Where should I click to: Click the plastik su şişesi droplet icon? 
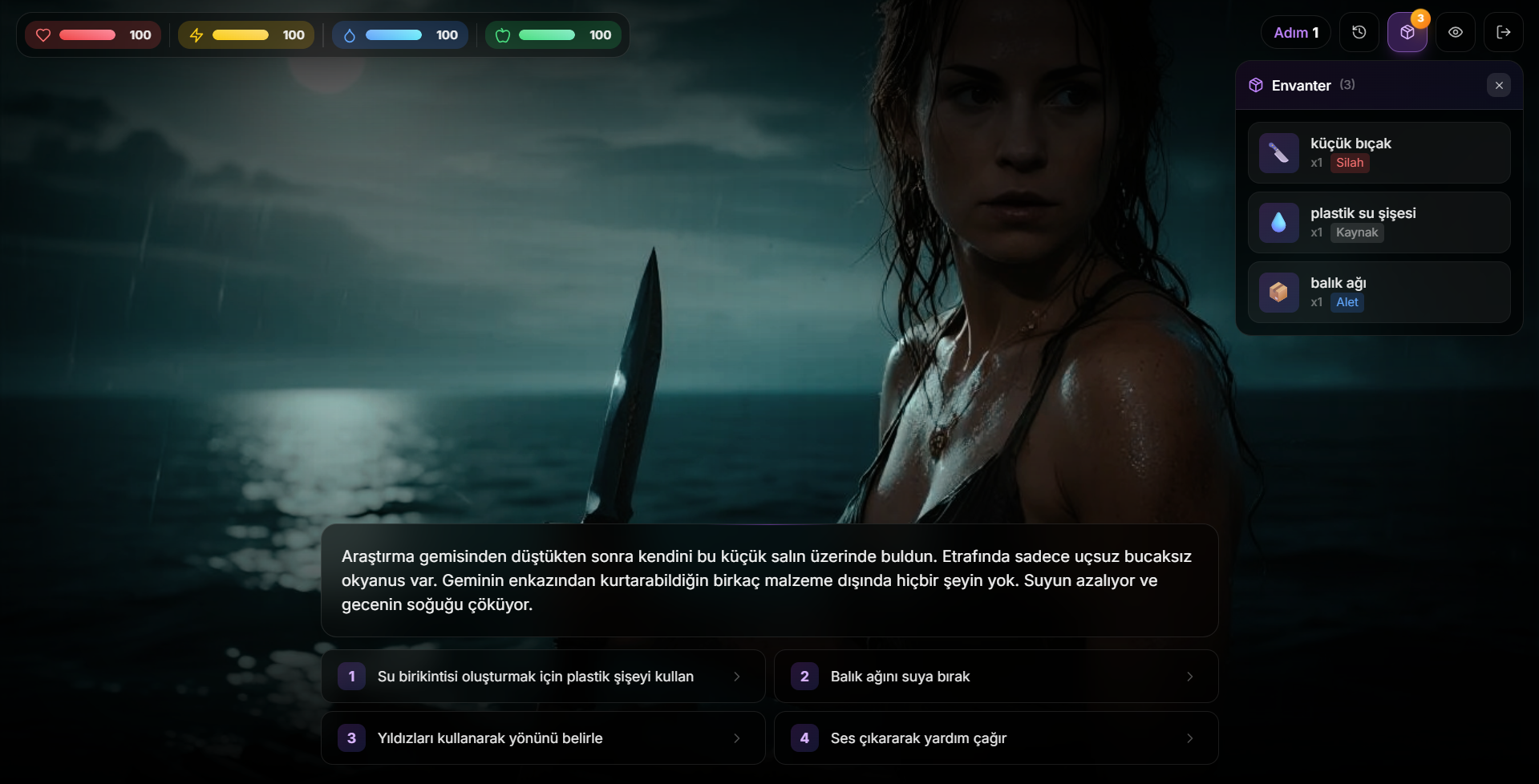1279,222
